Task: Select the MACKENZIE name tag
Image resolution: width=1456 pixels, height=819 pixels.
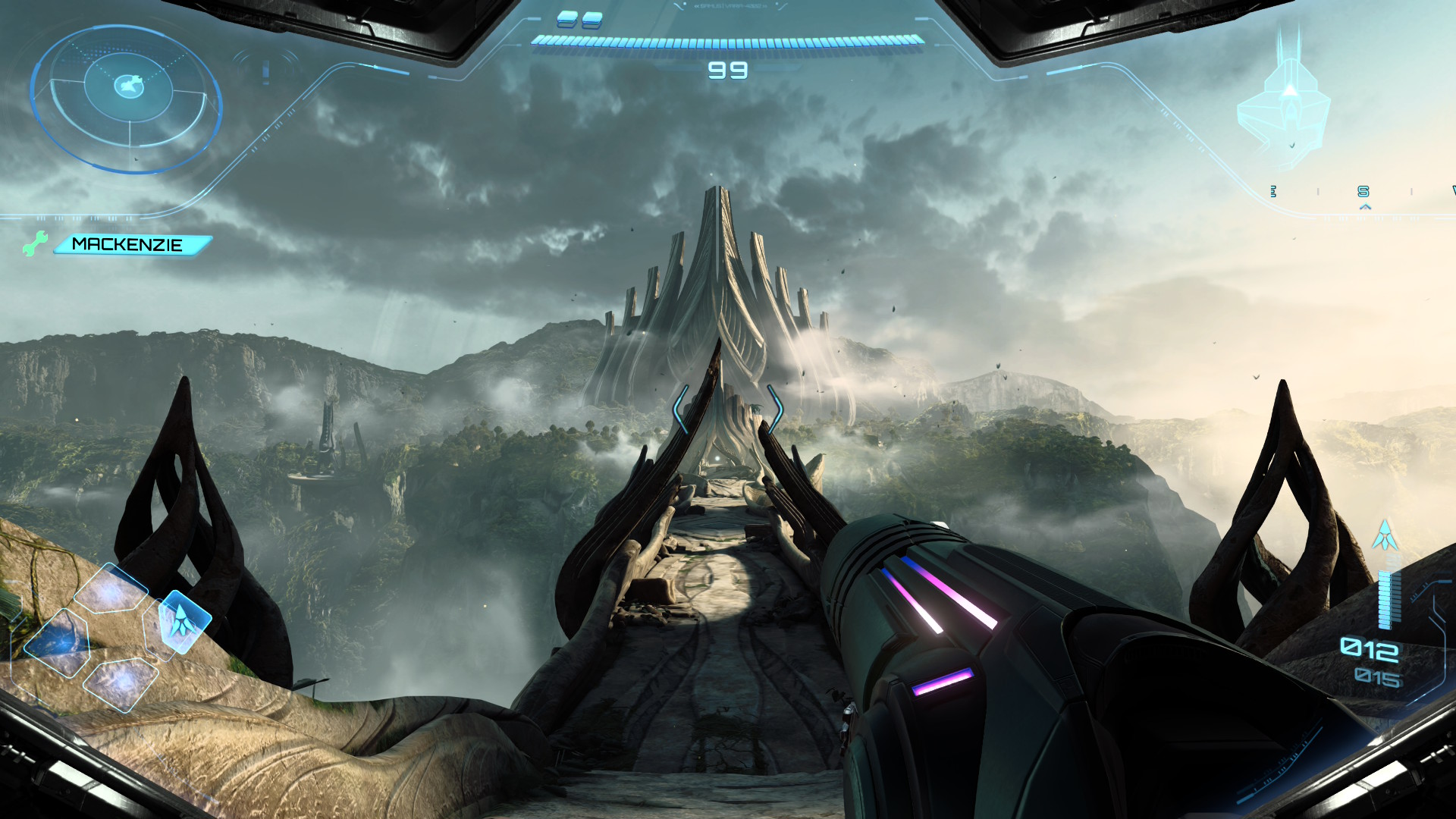Action: coord(130,245)
